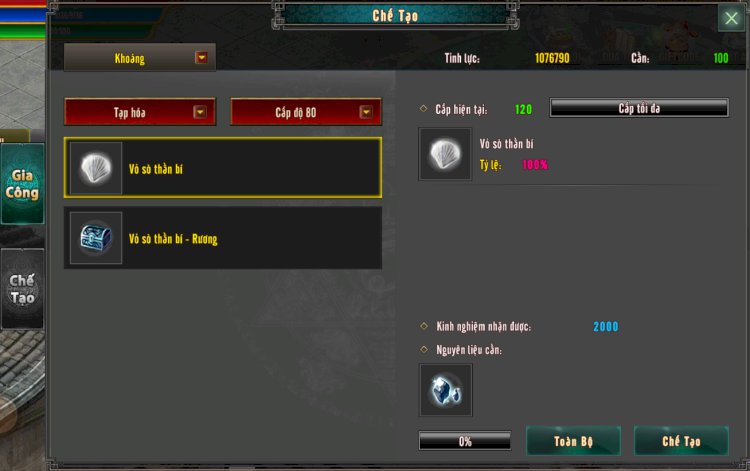
Task: Choose the Vỏ sò thần bí - Rương recipe
Action: coord(223,238)
